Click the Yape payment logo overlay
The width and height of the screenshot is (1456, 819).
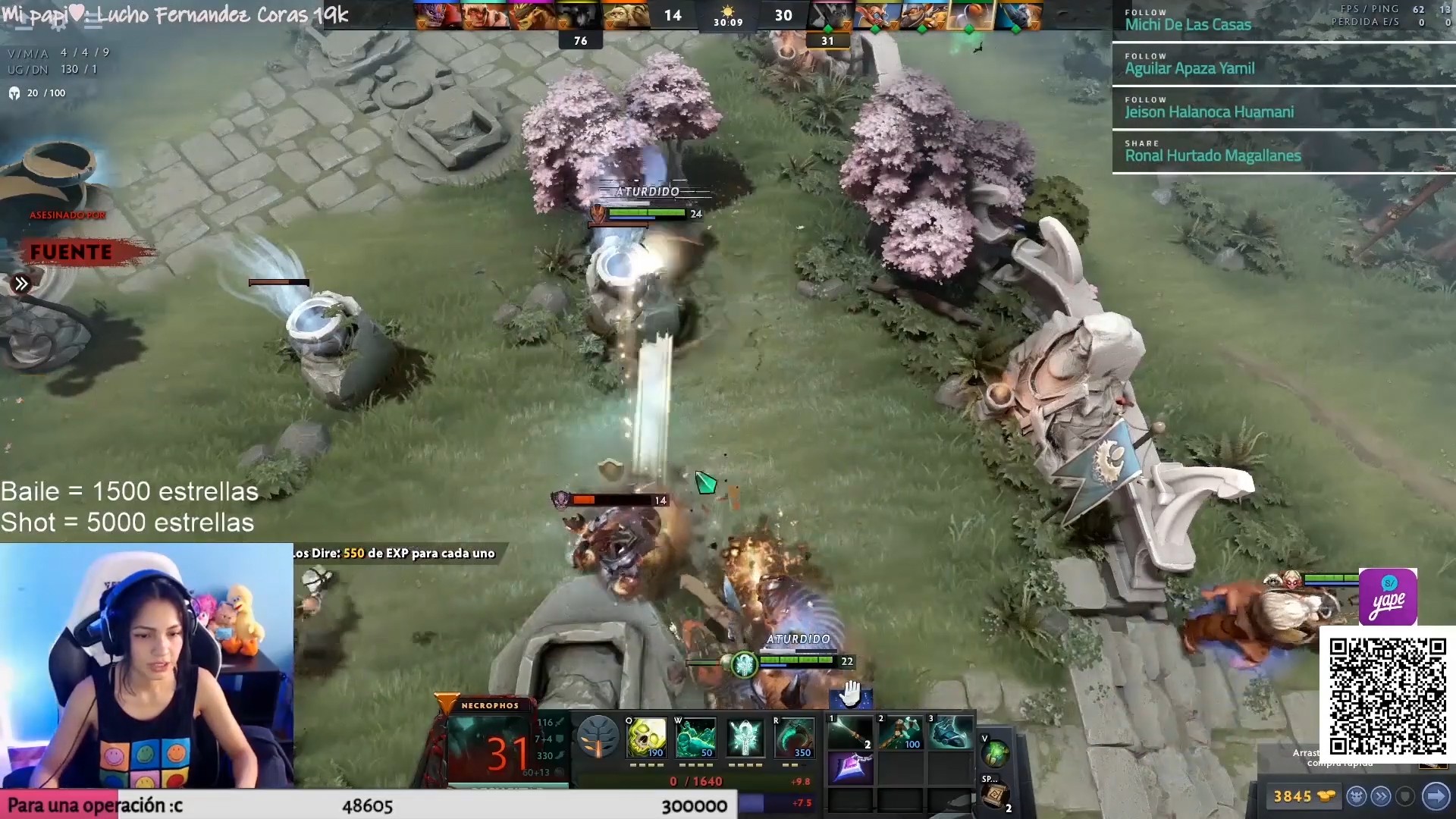tap(1388, 597)
